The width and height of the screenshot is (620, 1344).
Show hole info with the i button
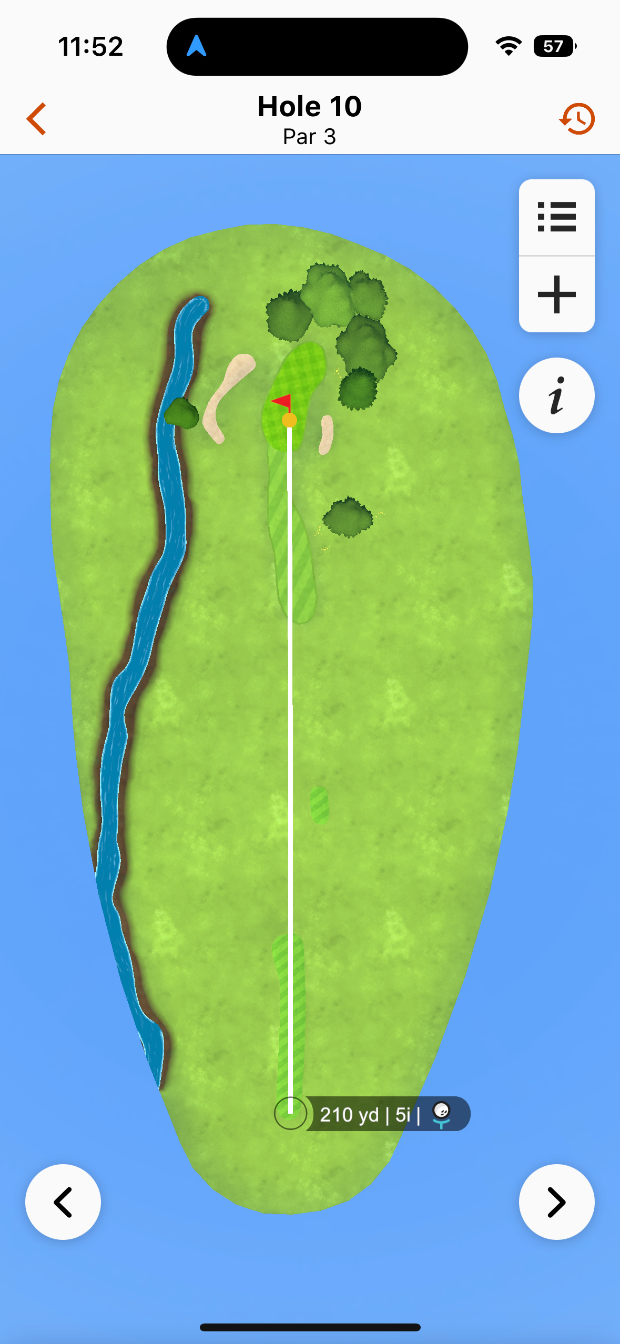click(557, 396)
